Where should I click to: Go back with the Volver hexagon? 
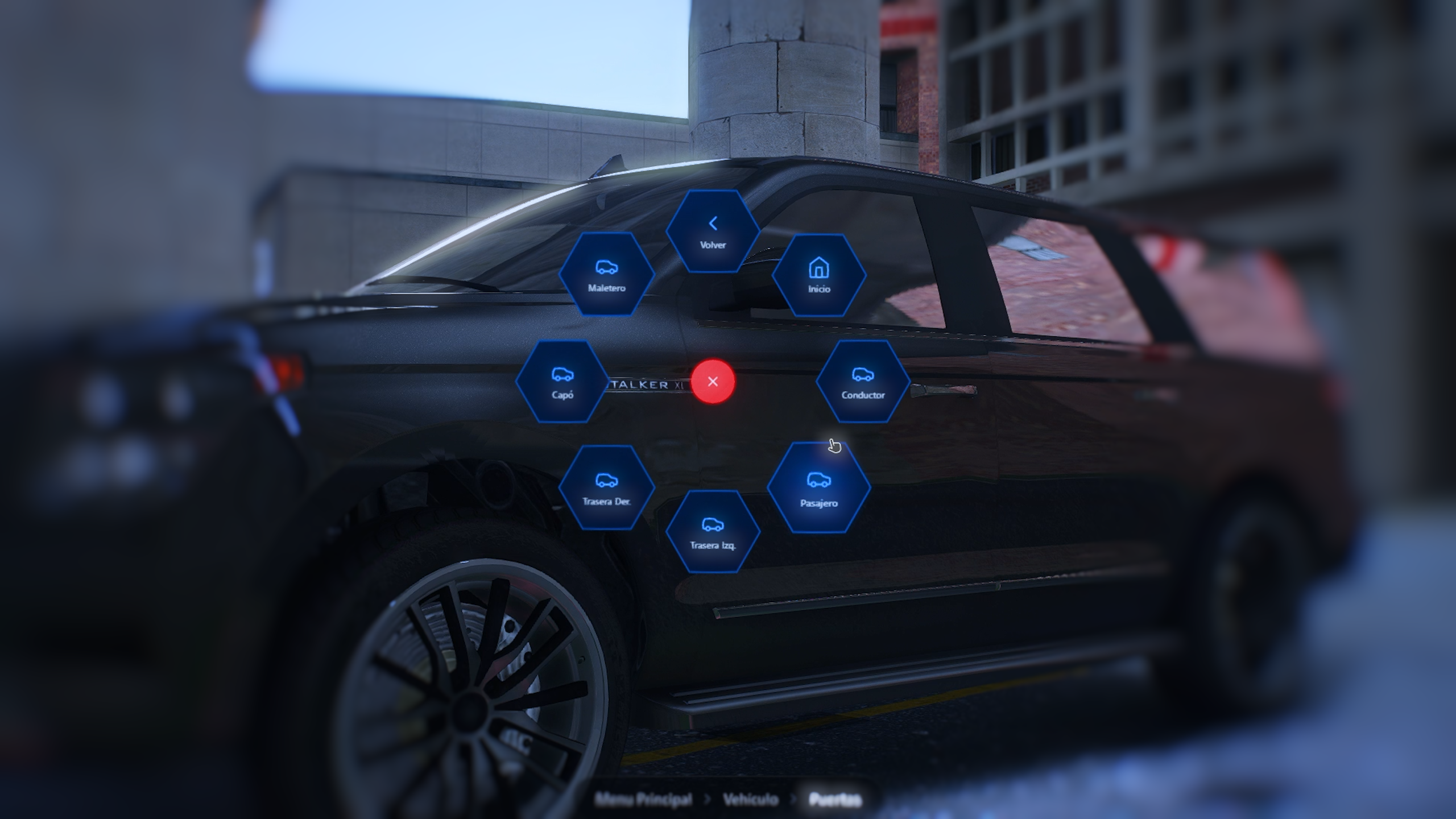pyautogui.click(x=713, y=232)
